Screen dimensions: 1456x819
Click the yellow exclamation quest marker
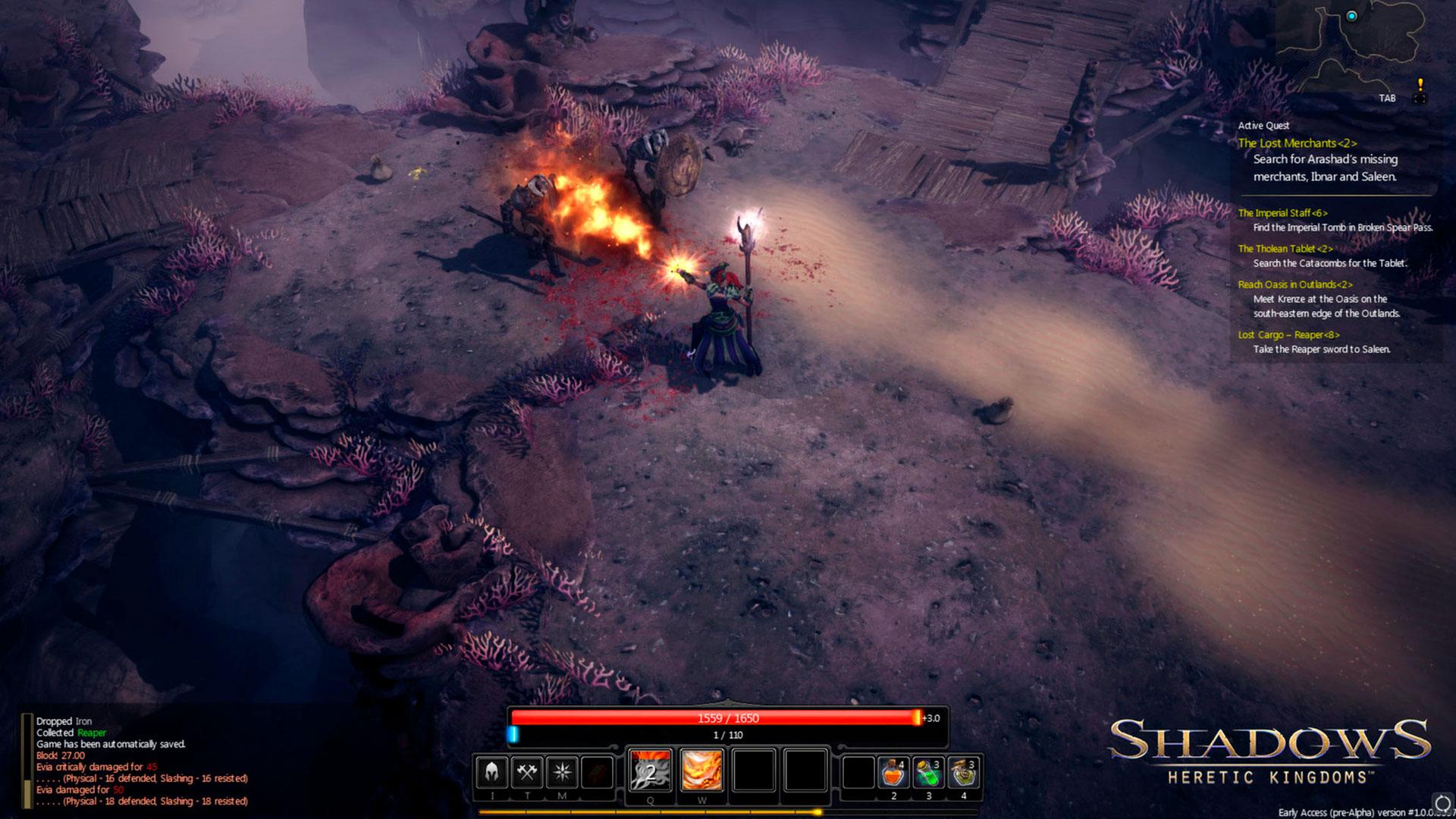click(x=1420, y=83)
